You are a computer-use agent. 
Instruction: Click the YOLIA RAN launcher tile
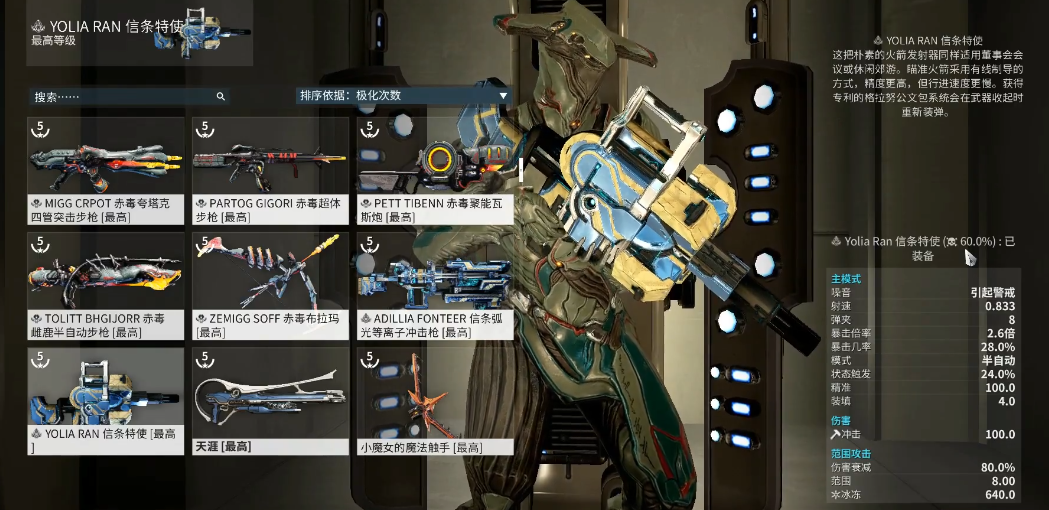coord(106,400)
